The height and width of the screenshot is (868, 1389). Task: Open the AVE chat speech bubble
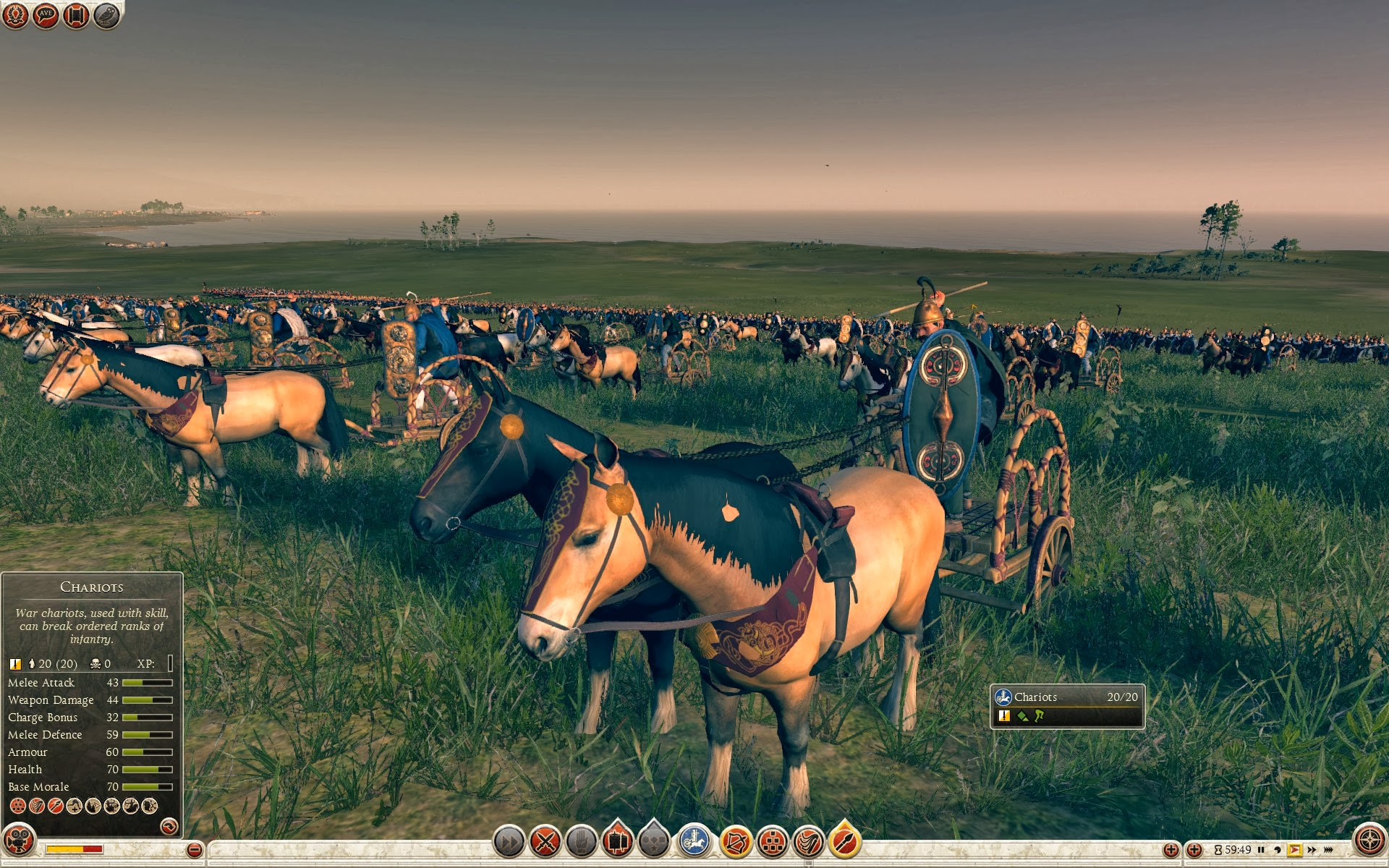point(46,15)
